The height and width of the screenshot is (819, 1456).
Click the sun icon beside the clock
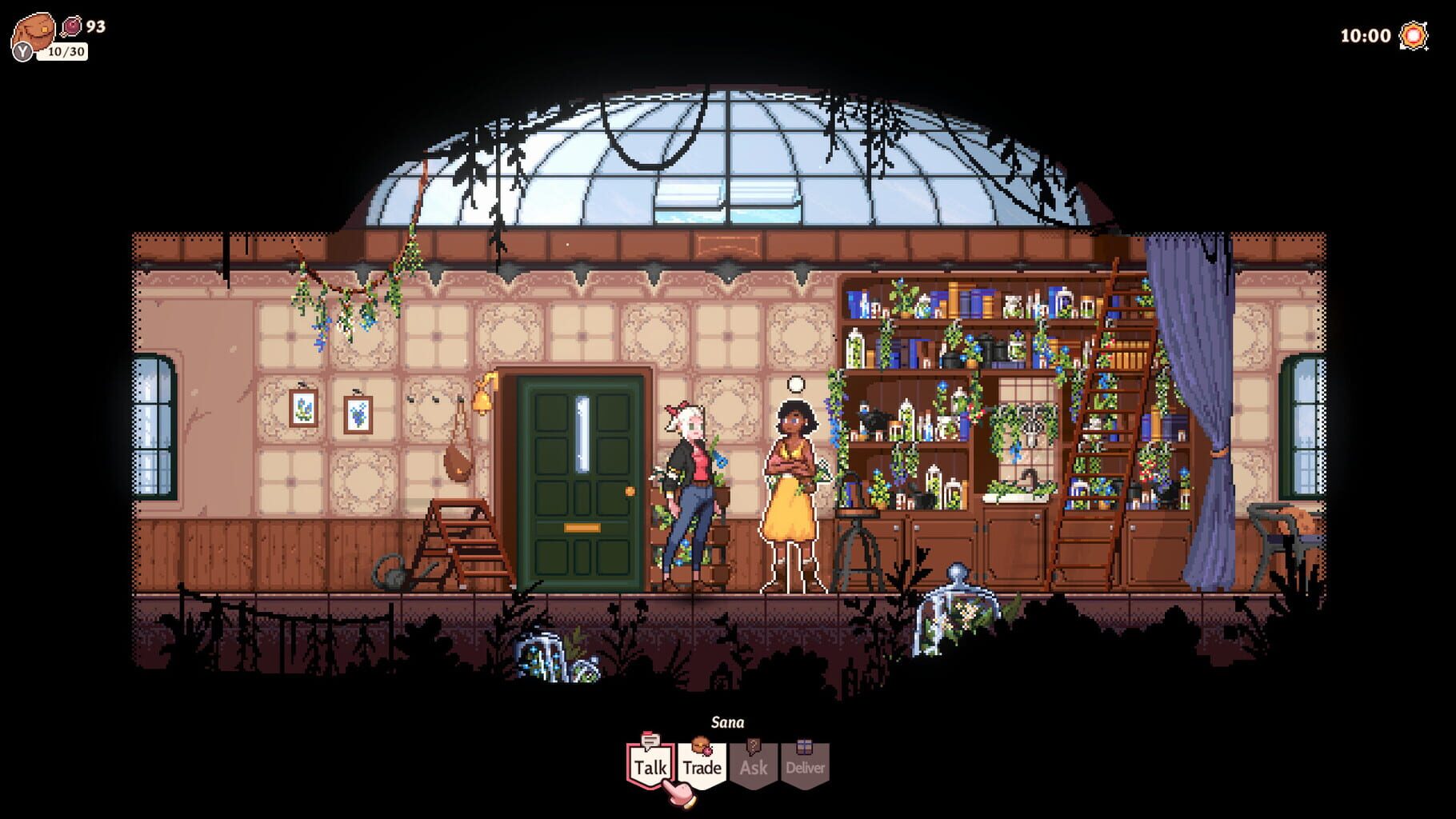click(x=1411, y=35)
